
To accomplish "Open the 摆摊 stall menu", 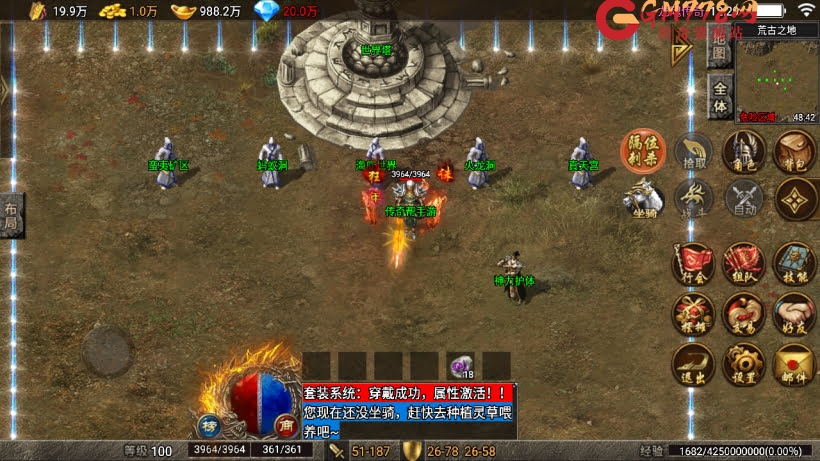I will coord(693,314).
